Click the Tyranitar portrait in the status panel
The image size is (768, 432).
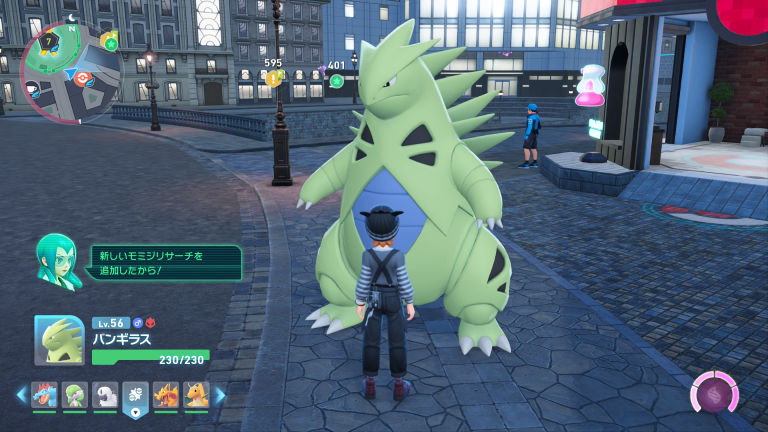pyautogui.click(x=59, y=340)
